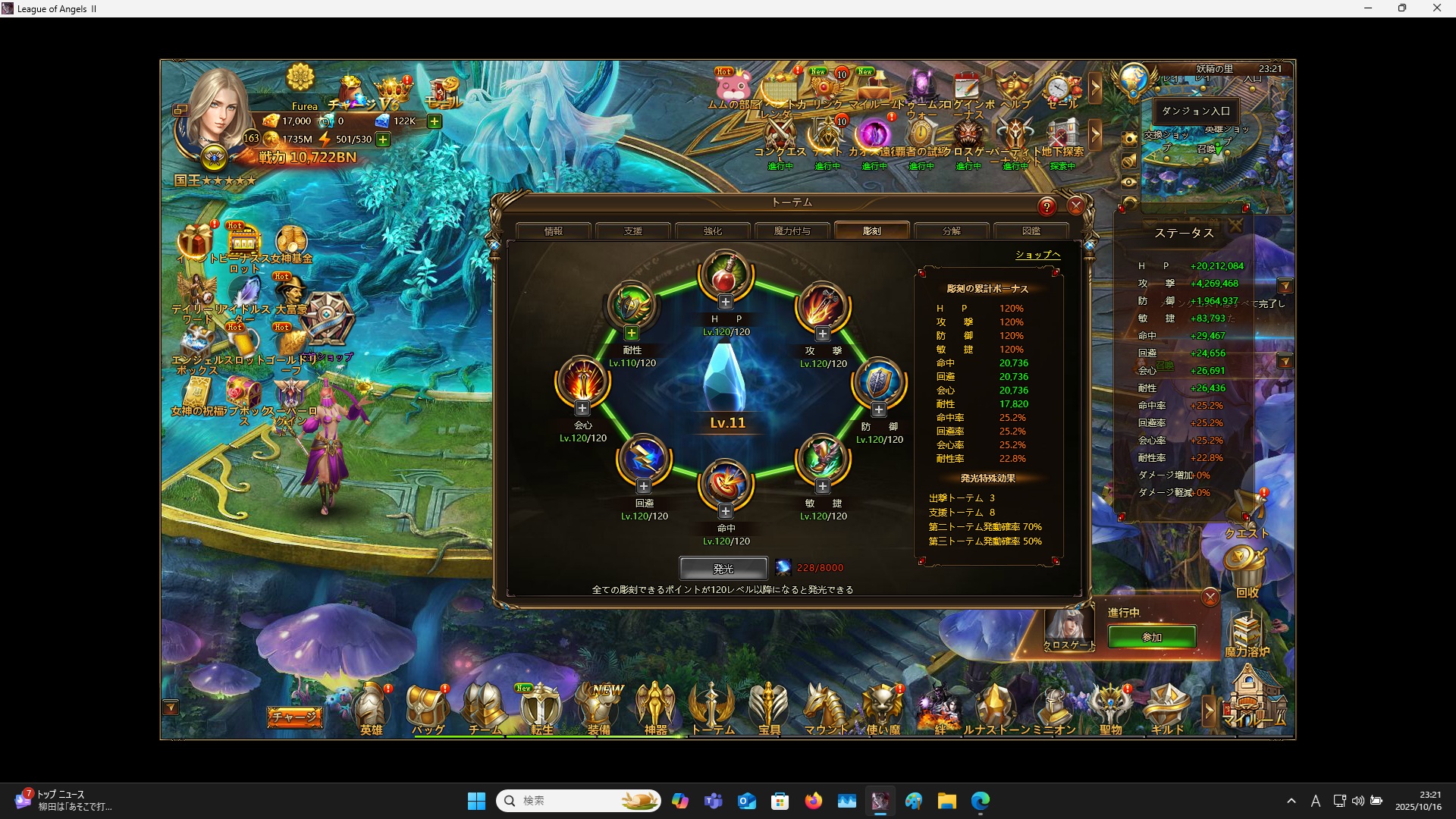Screen dimensions: 1456x819
Task: Close the トーテム window
Action: pos(1075,206)
